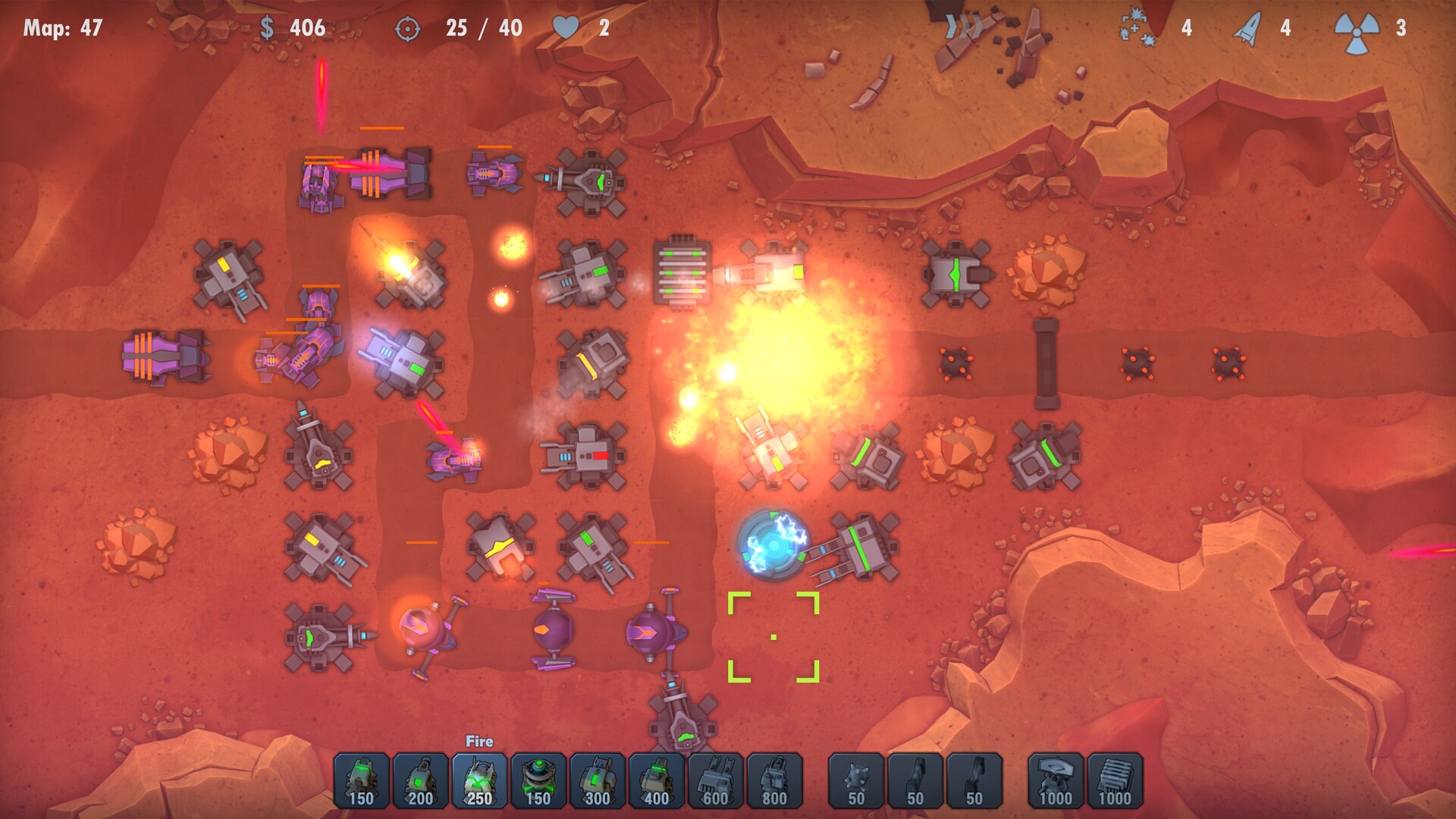This screenshot has width=1456, height=819.
Task: Select the $800 artillery cannon
Action: [x=773, y=781]
